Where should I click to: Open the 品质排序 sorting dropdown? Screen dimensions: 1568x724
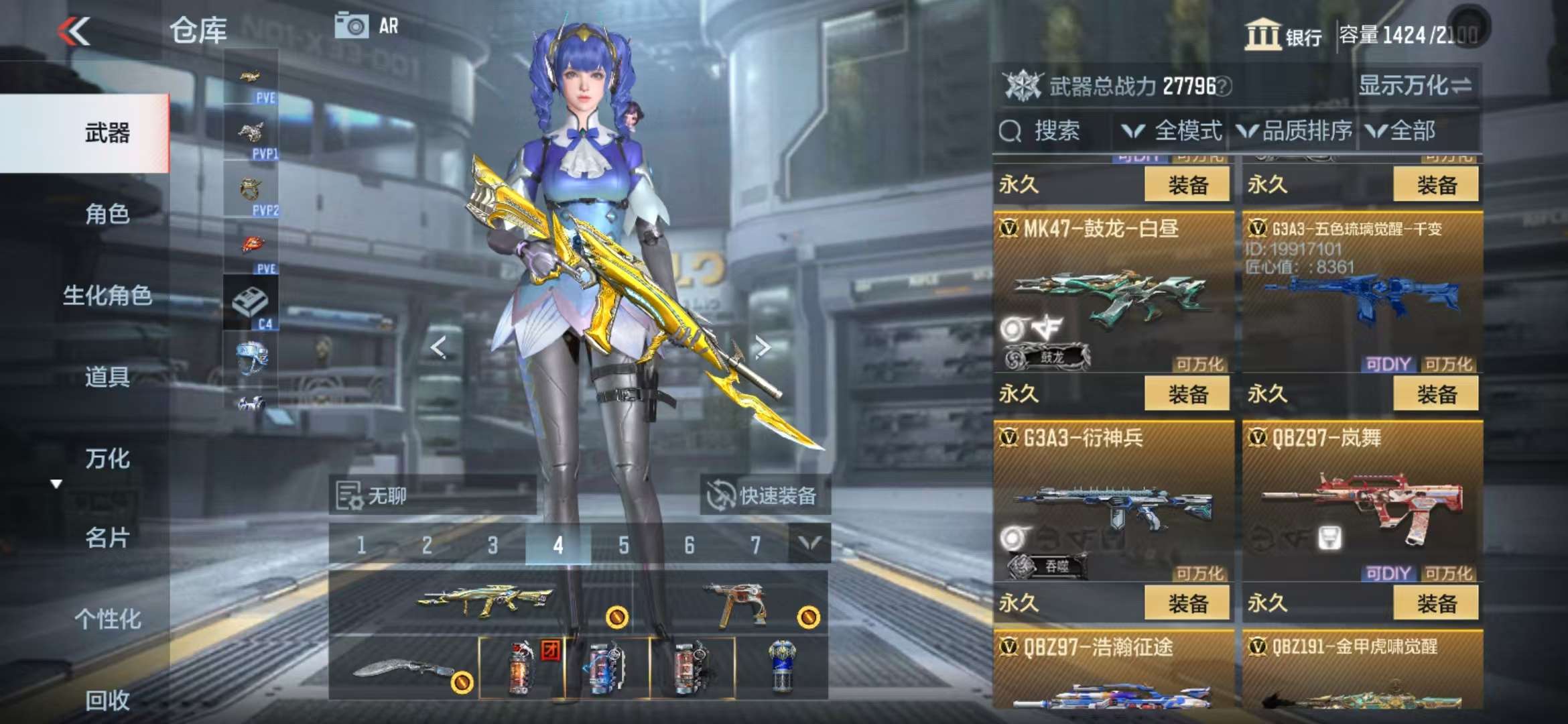[1295, 131]
